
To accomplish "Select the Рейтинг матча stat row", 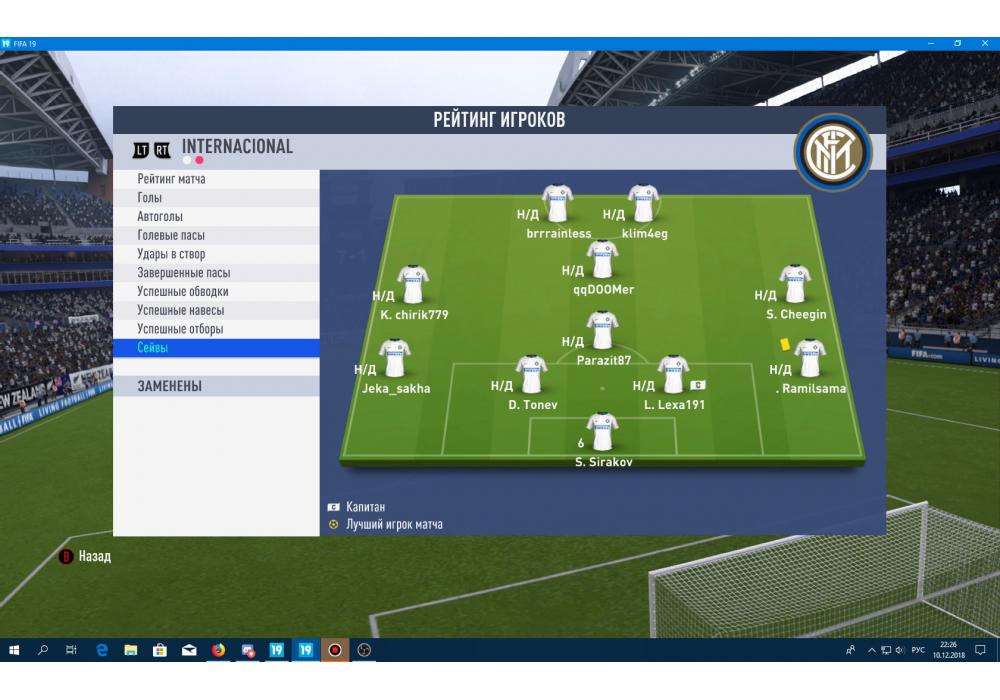I will [216, 179].
